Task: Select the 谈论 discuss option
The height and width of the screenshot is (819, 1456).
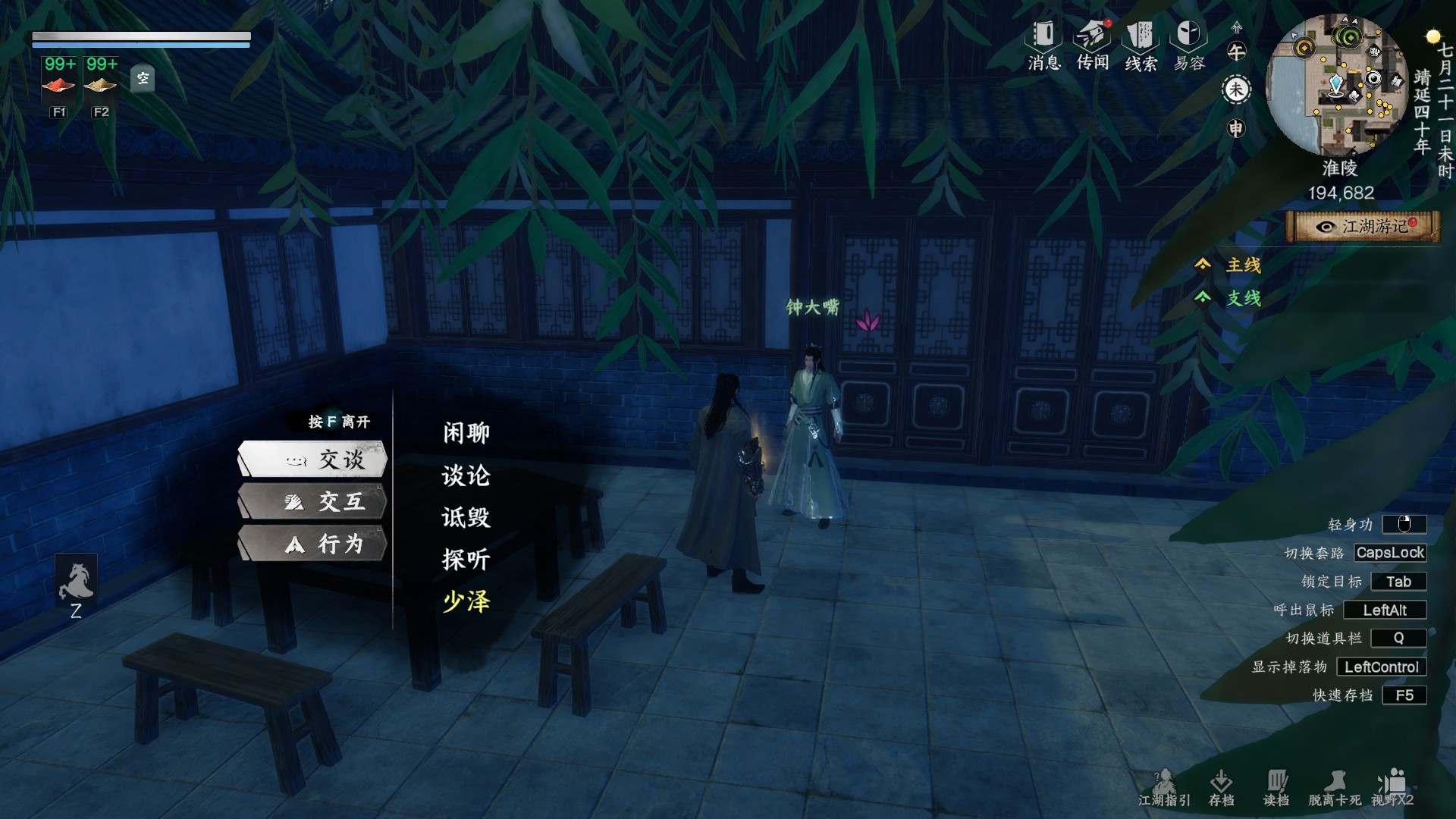Action: coord(466,475)
